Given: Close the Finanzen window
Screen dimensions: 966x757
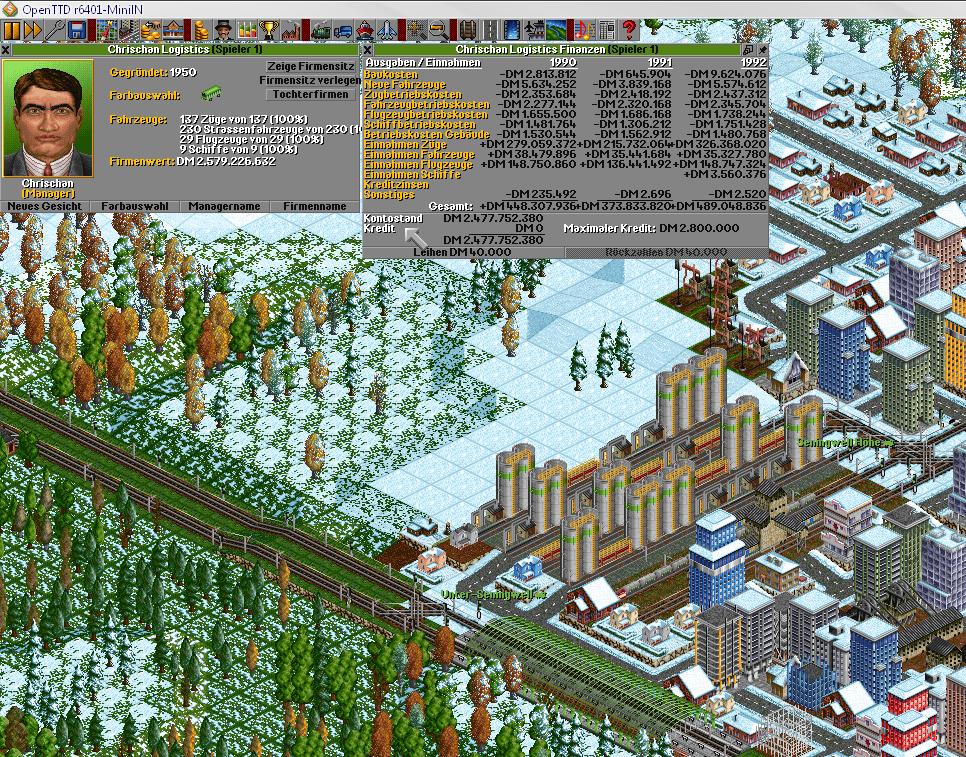Looking at the screenshot, I should pyautogui.click(x=367, y=48).
